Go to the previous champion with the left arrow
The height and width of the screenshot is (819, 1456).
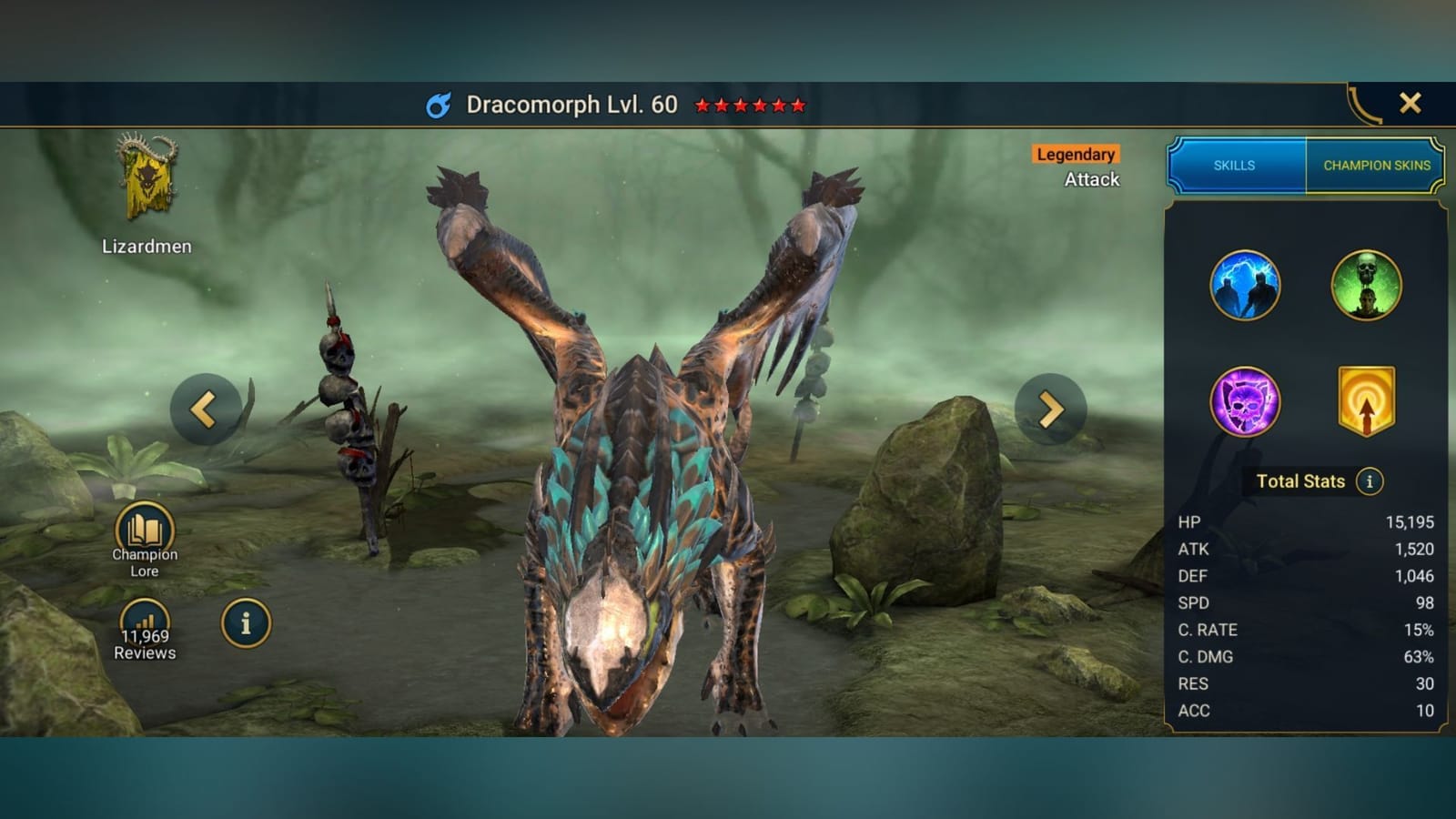pos(206,409)
